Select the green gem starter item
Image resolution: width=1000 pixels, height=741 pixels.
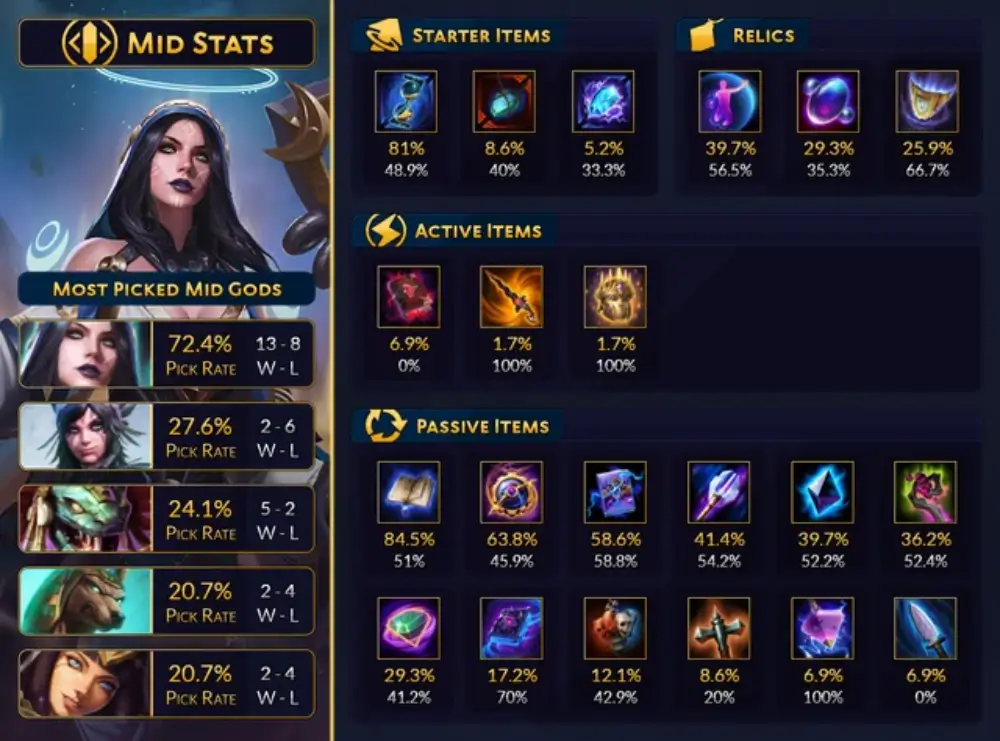[x=504, y=101]
